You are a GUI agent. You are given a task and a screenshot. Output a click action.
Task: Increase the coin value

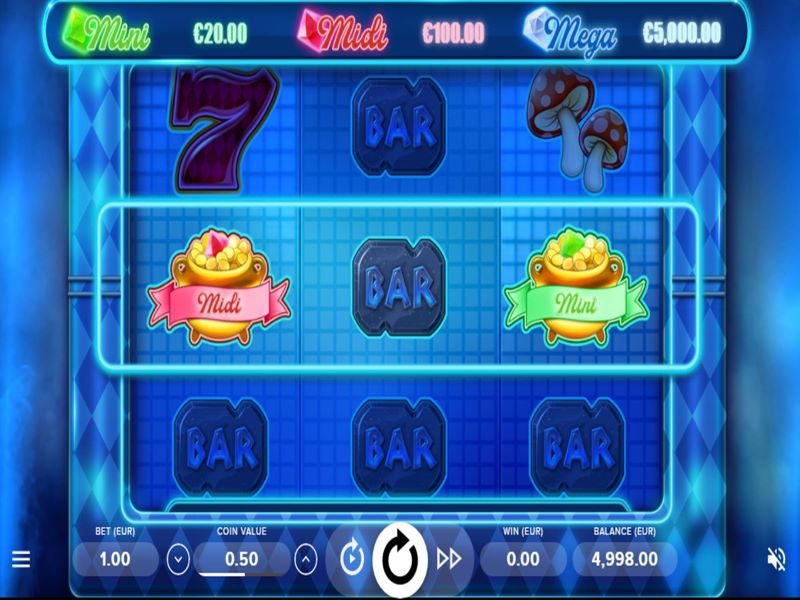[x=308, y=559]
